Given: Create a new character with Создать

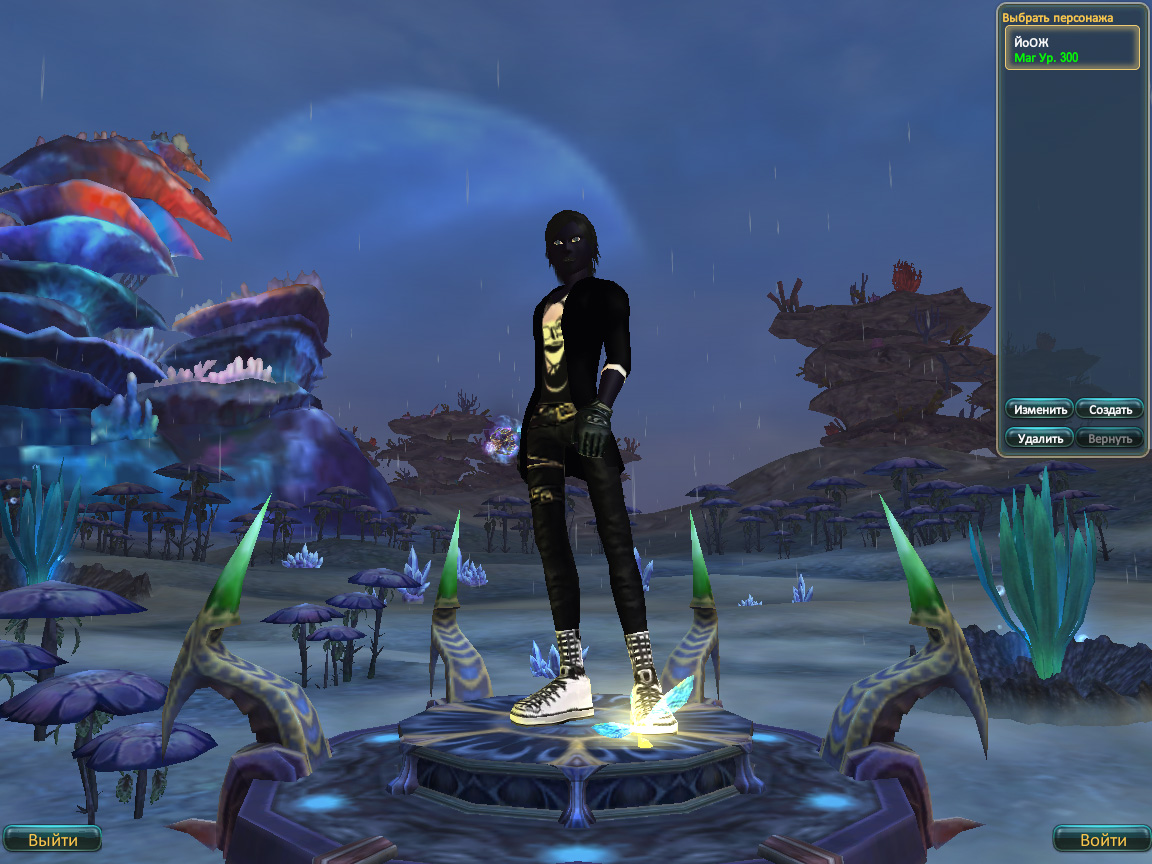Looking at the screenshot, I should tap(1109, 410).
